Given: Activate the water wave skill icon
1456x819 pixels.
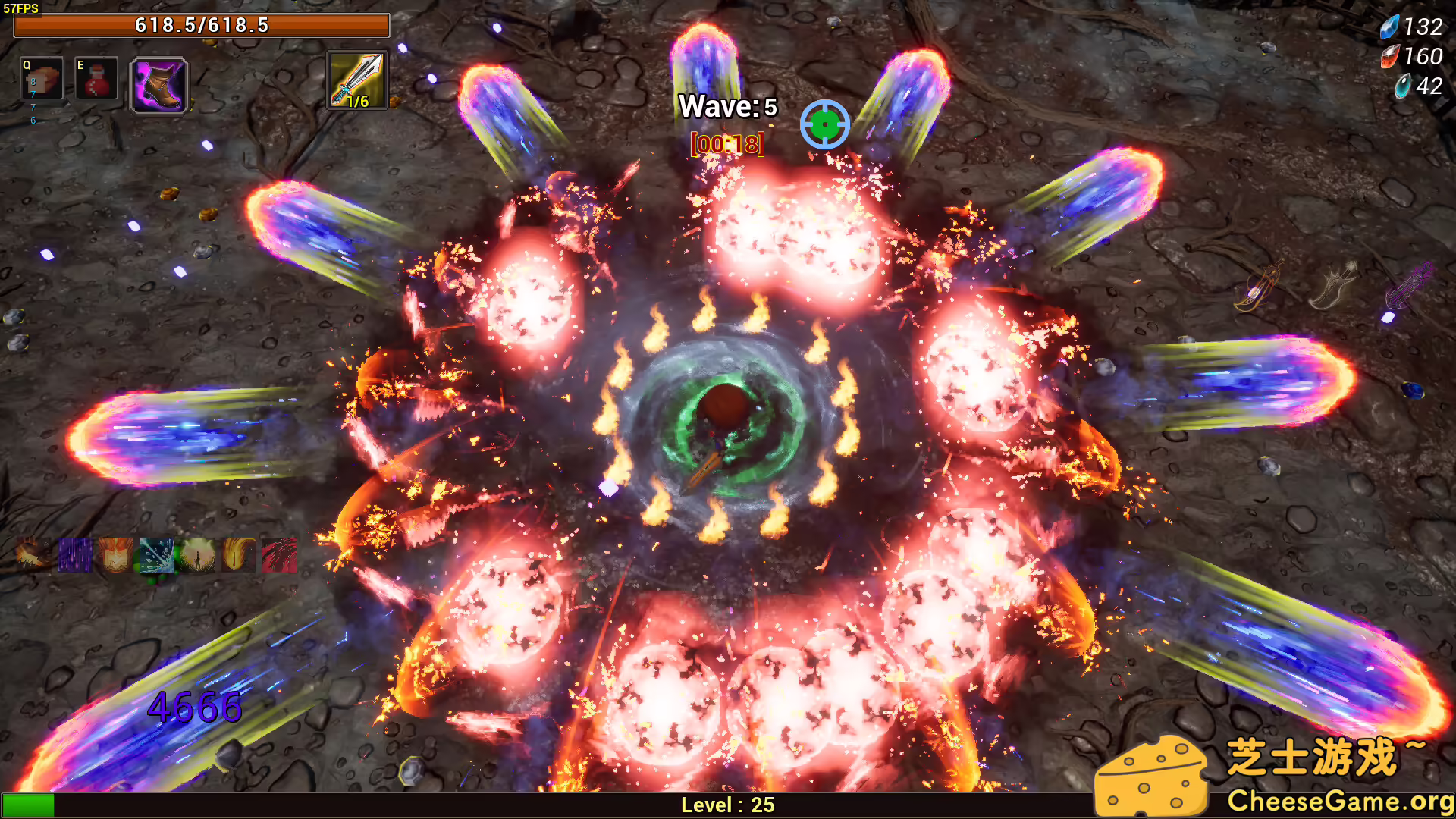Looking at the screenshot, I should (157, 555).
